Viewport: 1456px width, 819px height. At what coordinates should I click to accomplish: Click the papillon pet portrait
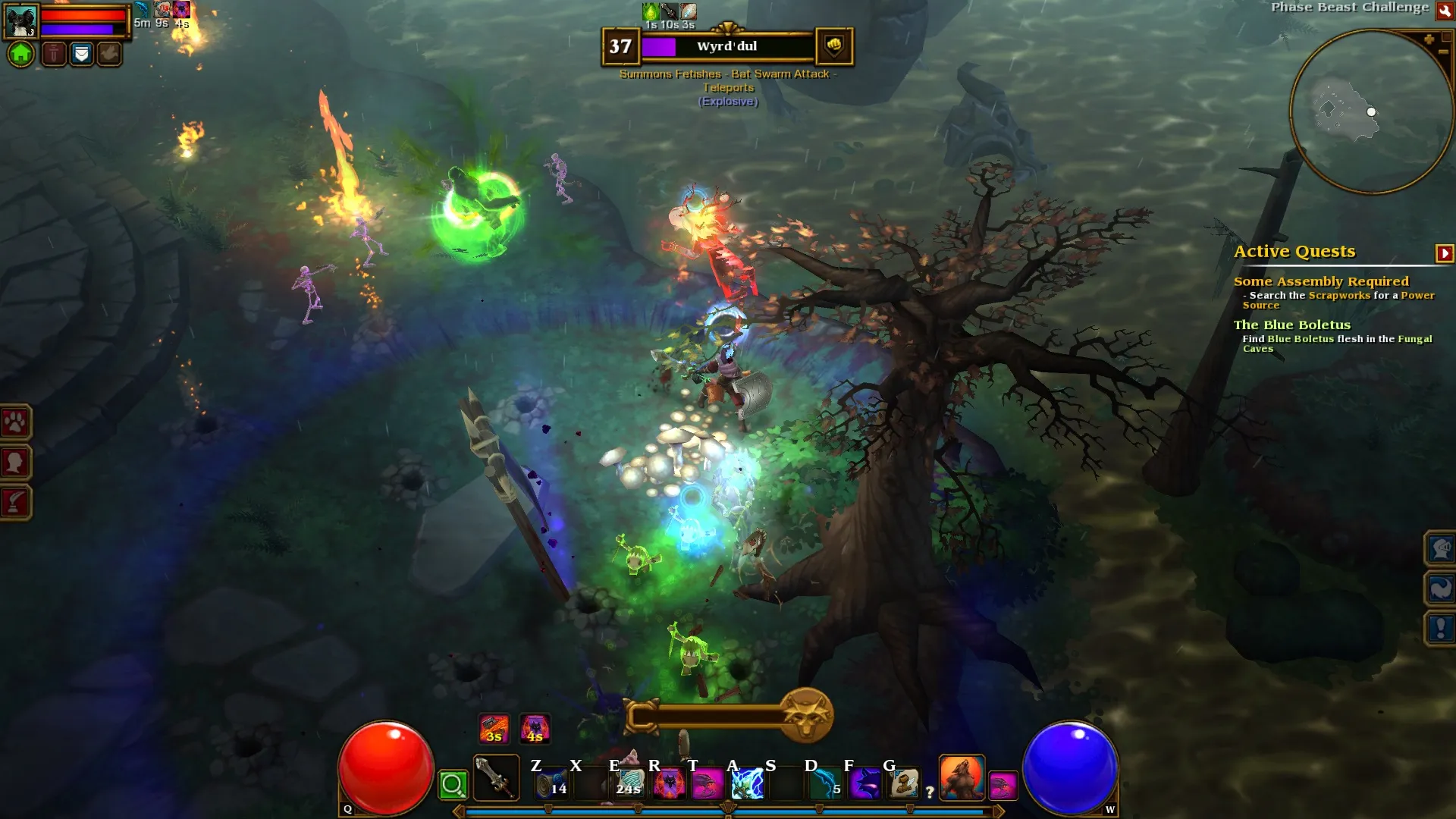(x=20, y=21)
